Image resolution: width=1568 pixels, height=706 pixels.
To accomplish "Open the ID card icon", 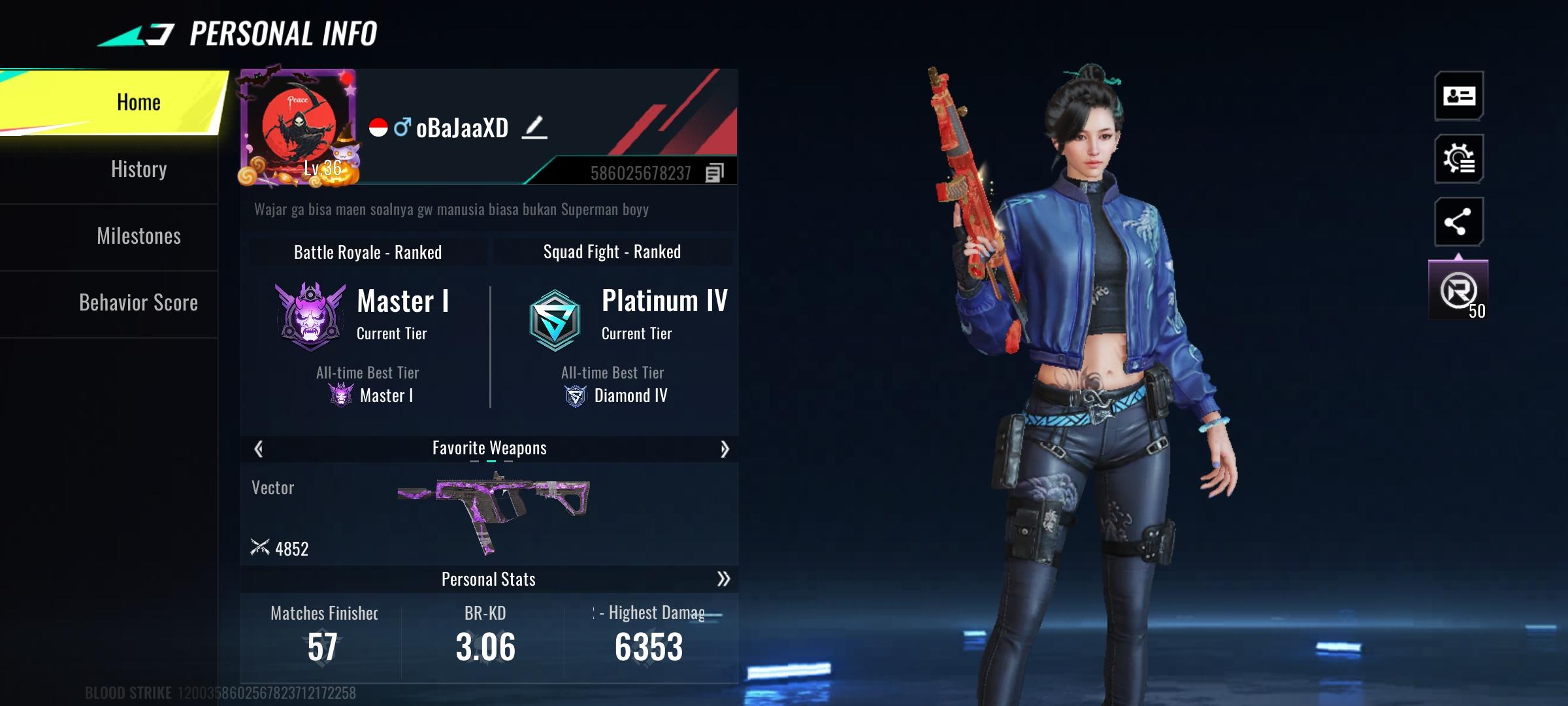I will (1459, 96).
